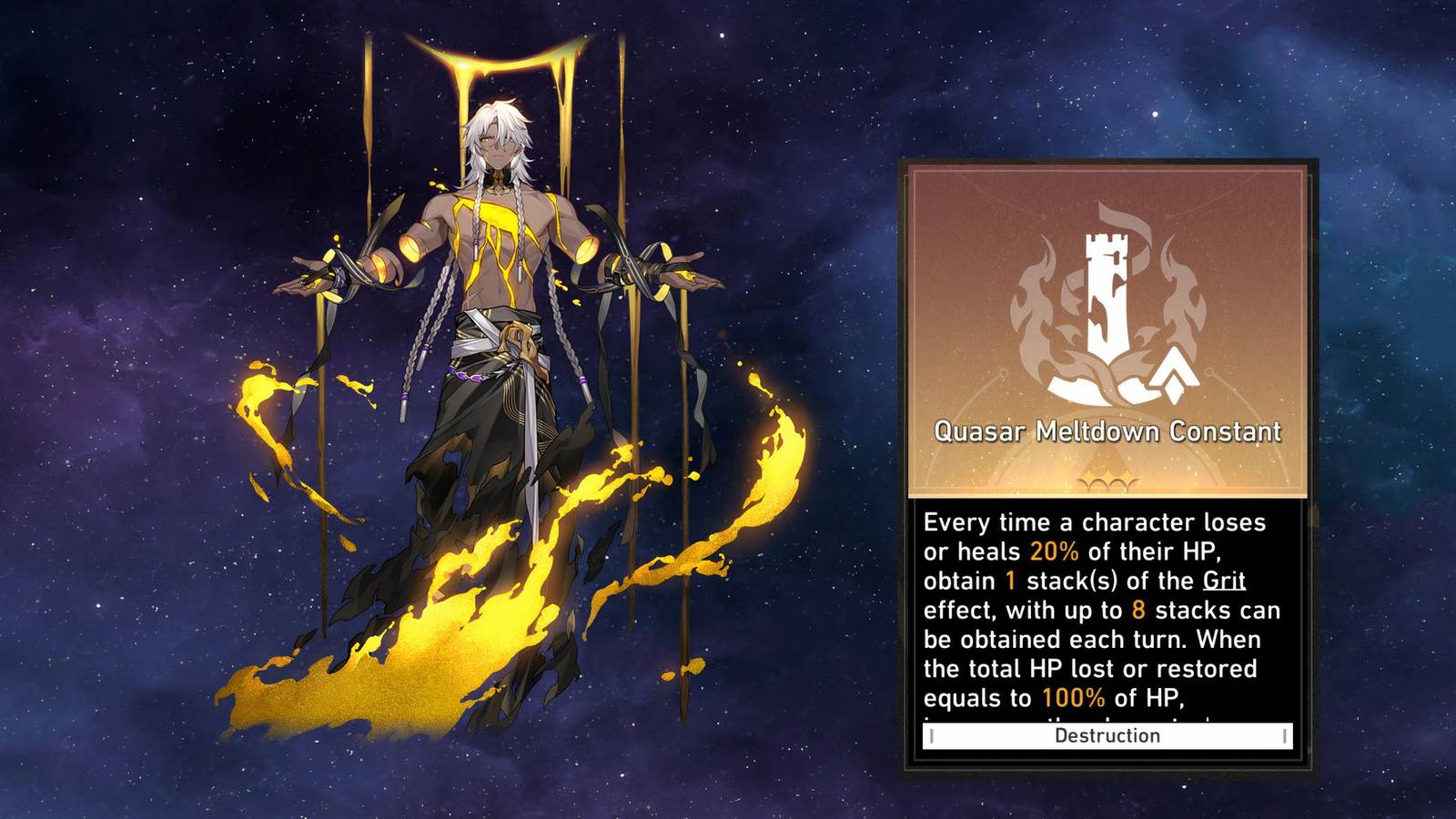Click the character artwork of the golden Trailblazer
Image resolution: width=1456 pixels, height=819 pixels.
click(x=496, y=364)
